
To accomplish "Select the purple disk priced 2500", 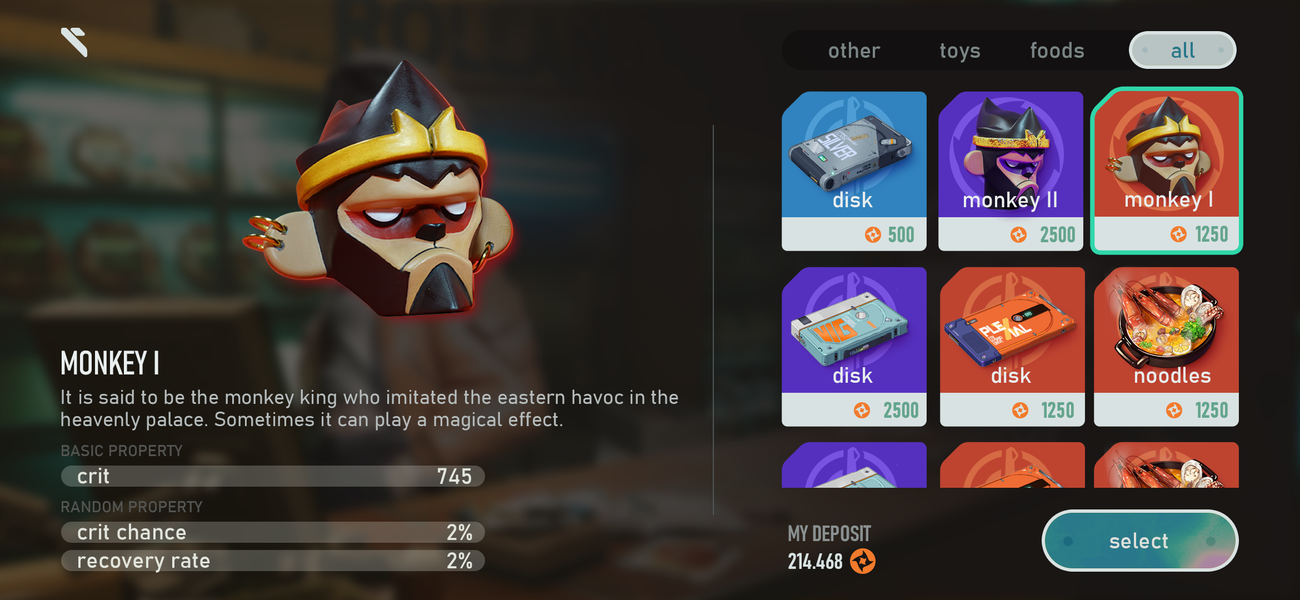I will point(854,346).
